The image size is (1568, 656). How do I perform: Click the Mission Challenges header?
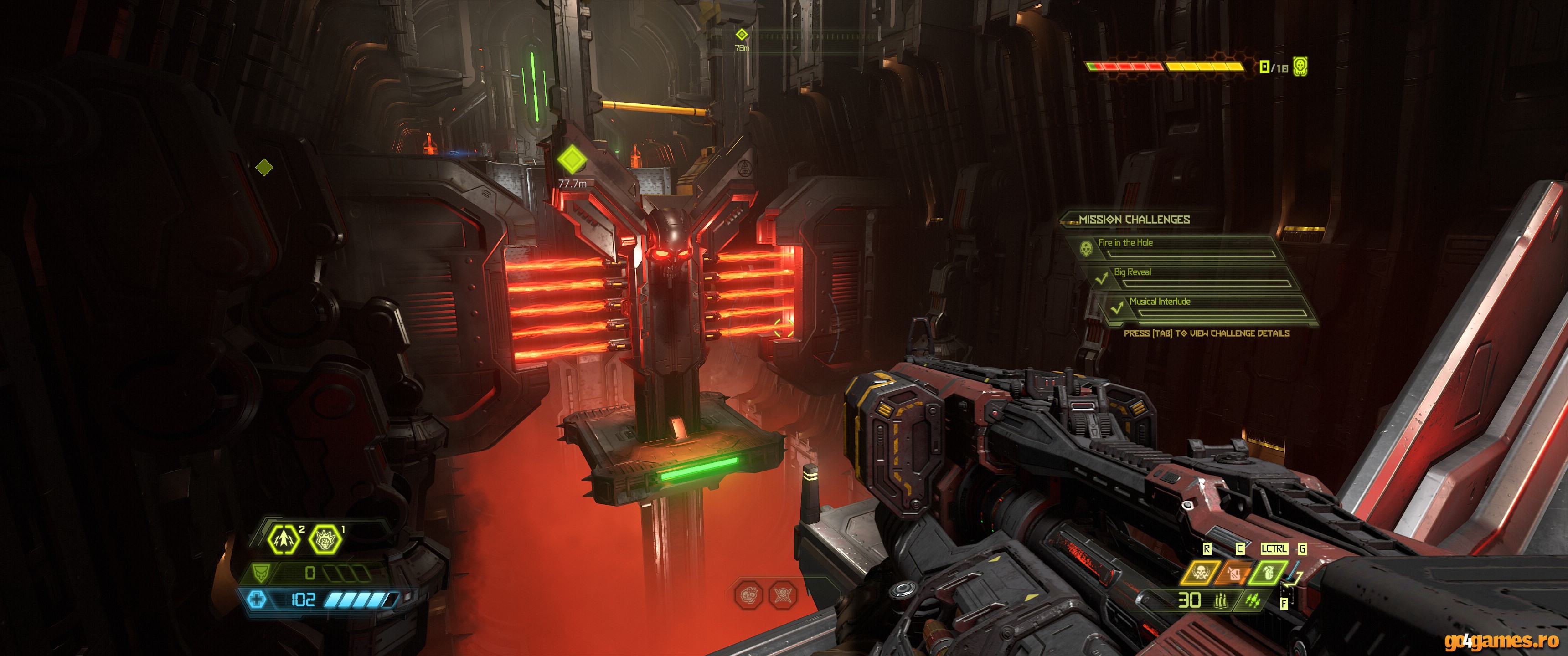pos(1134,220)
